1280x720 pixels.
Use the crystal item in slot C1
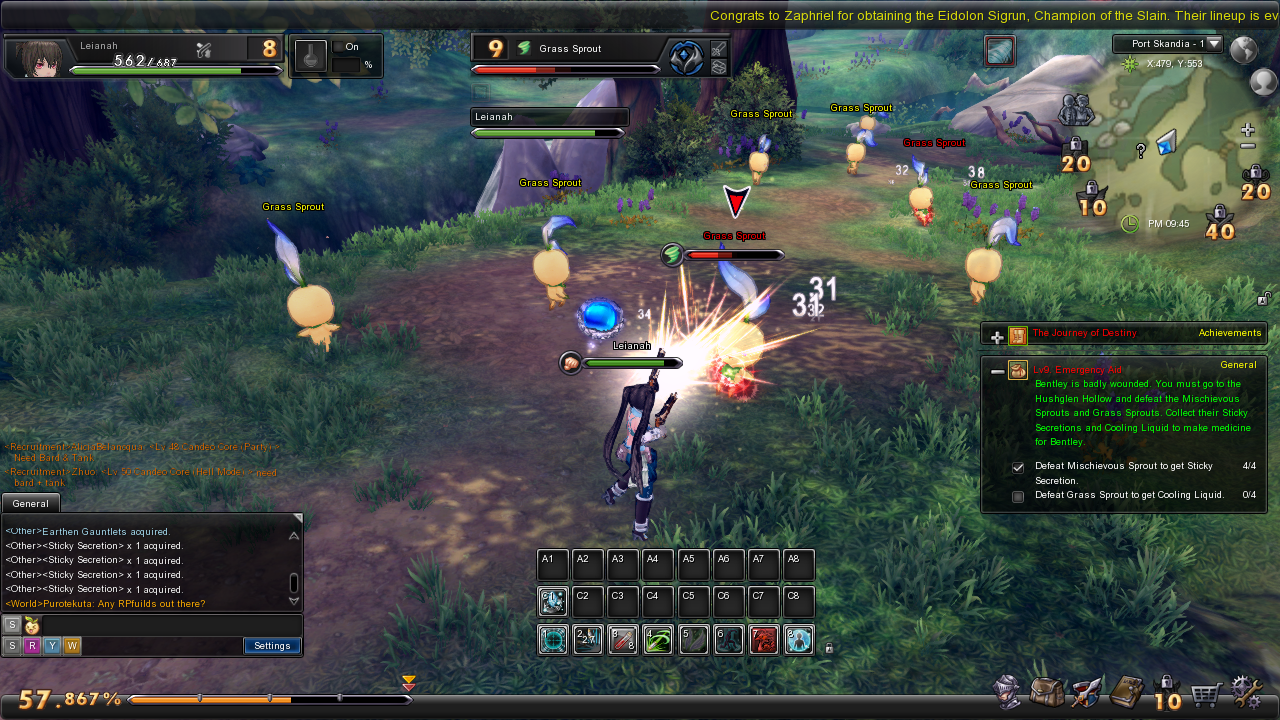click(x=553, y=602)
